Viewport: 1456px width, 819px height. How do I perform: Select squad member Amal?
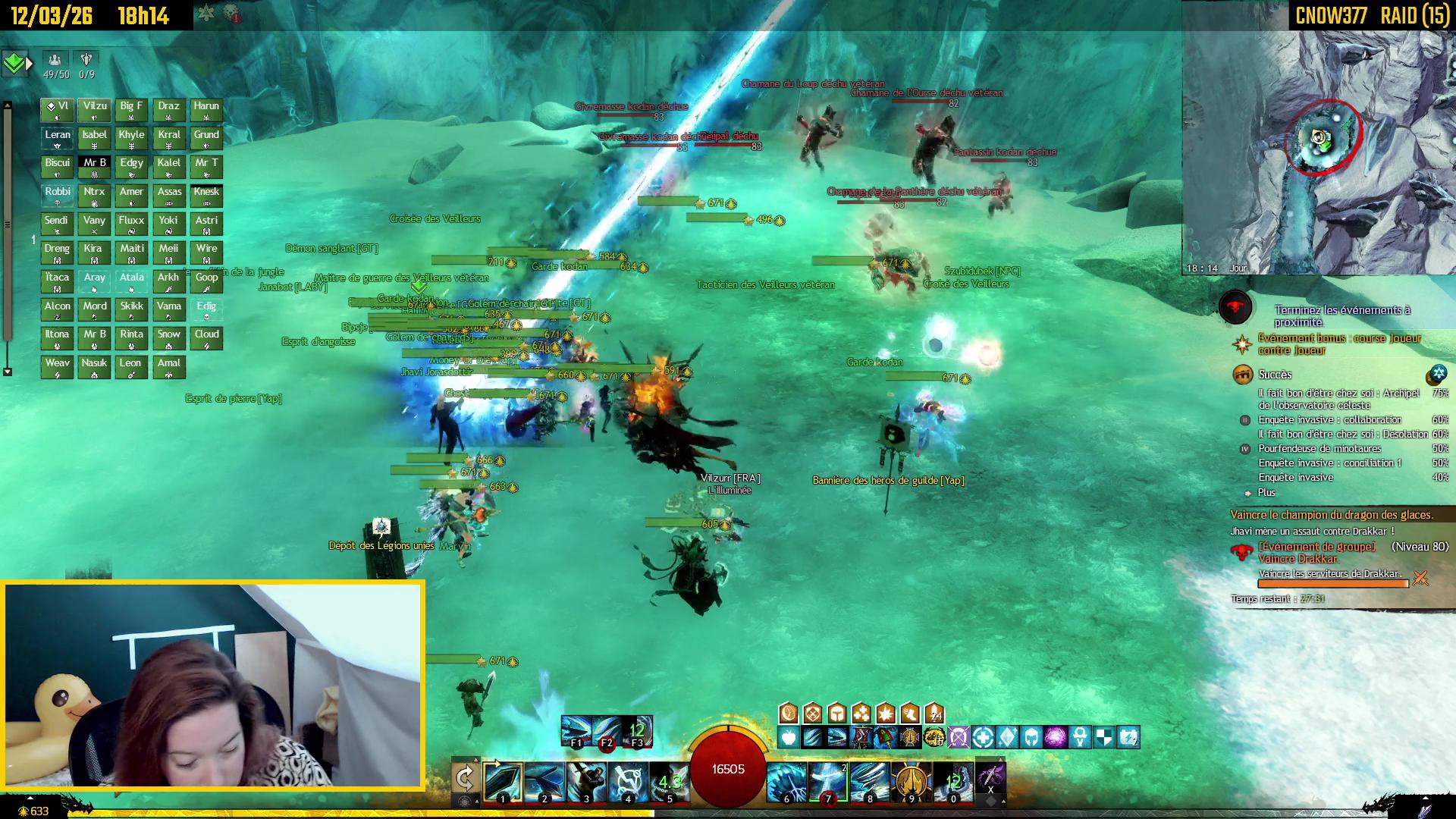tap(169, 367)
